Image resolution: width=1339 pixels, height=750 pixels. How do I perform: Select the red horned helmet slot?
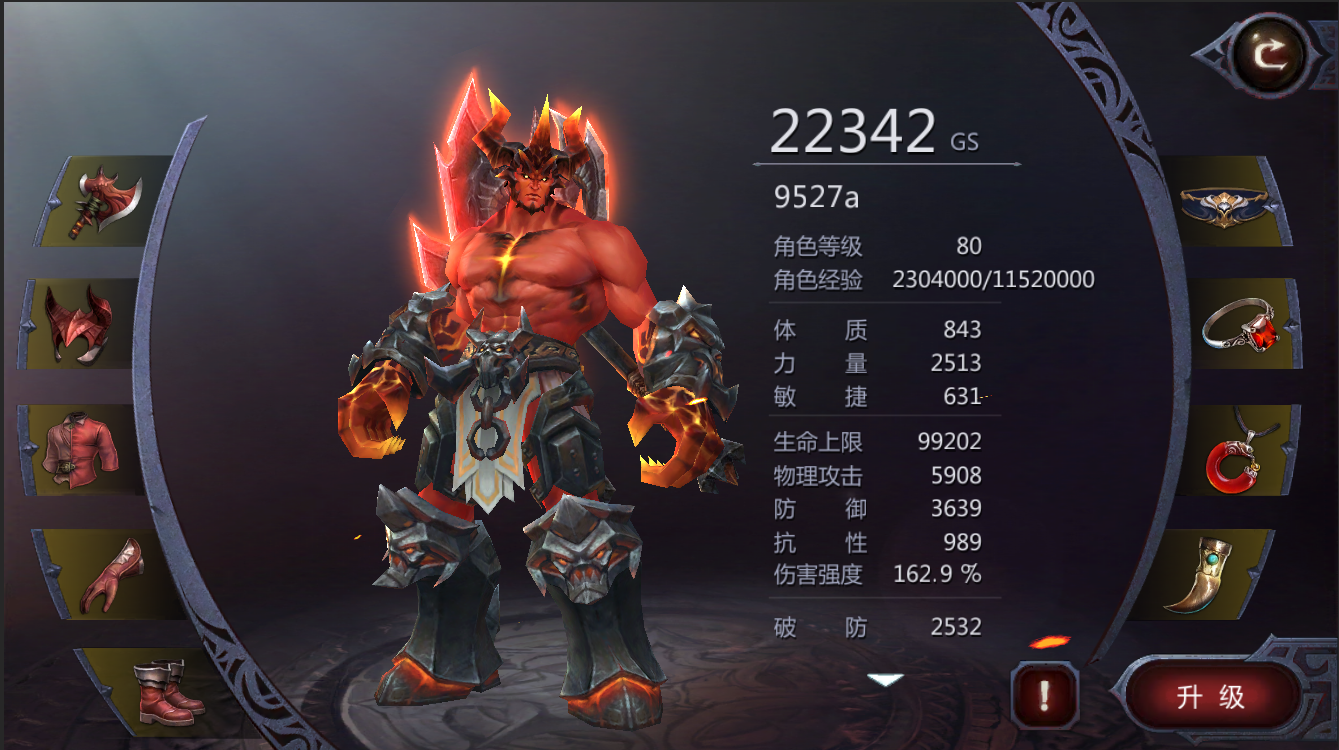point(80,324)
